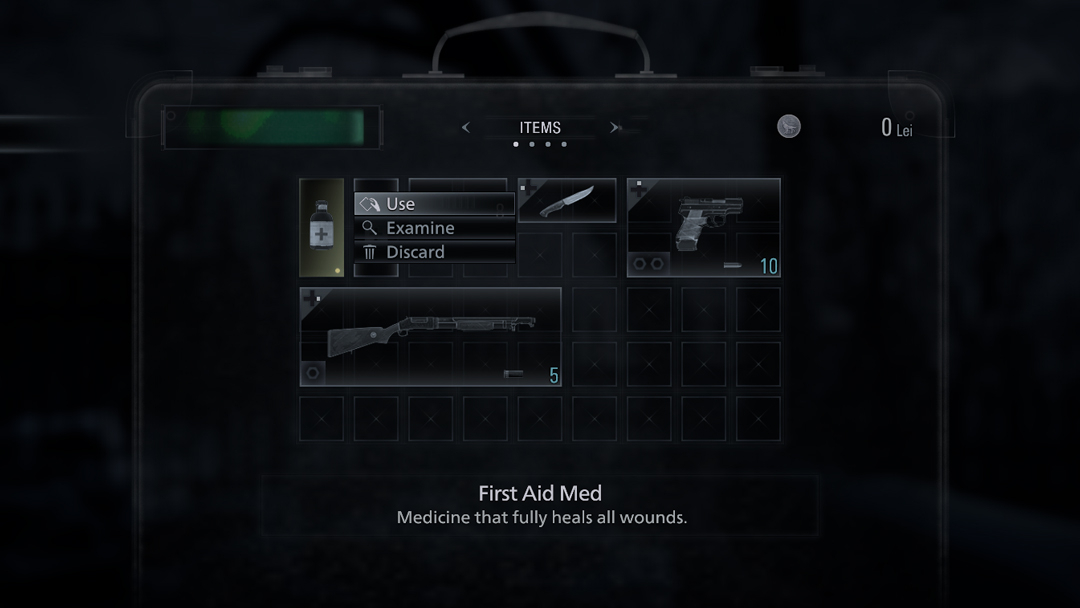The width and height of the screenshot is (1080, 608).
Task: Select the knife in the inventory
Action: [x=567, y=200]
